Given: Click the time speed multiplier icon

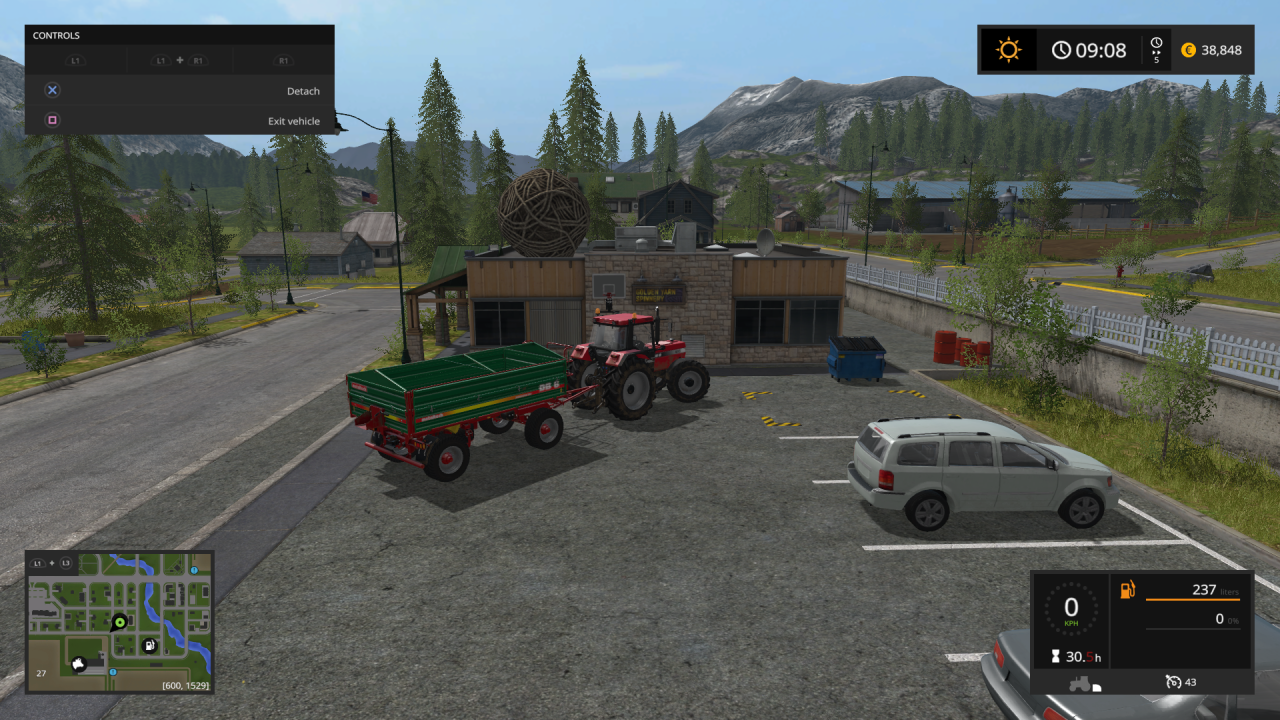Looking at the screenshot, I should tap(1157, 49).
